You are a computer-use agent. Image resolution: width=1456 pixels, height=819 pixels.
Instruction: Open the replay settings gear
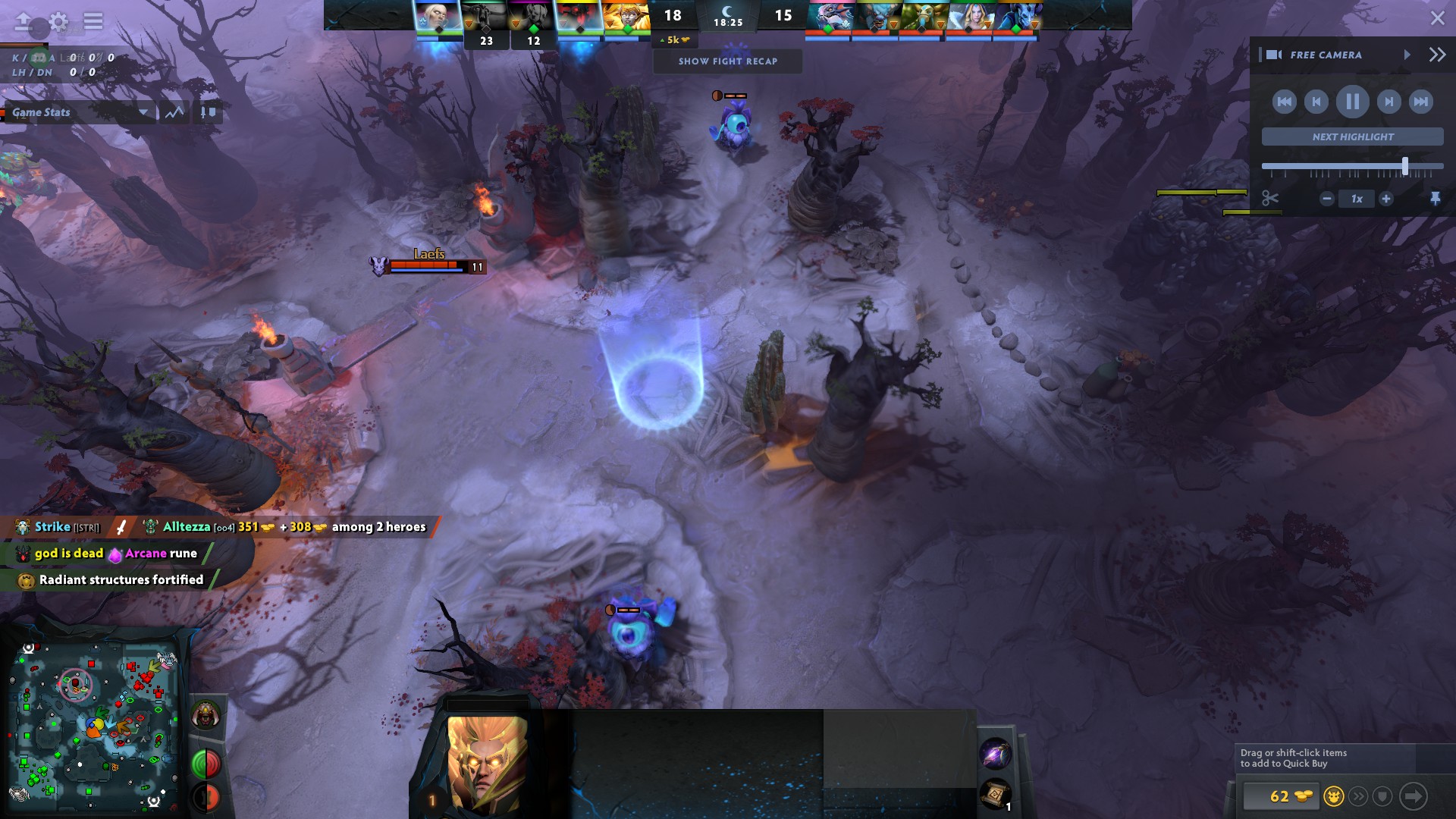[x=57, y=21]
